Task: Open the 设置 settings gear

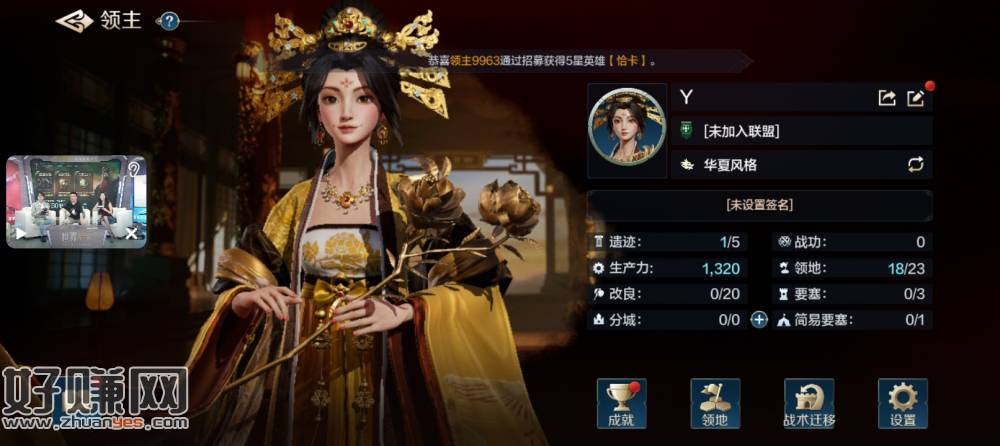Action: tap(902, 402)
